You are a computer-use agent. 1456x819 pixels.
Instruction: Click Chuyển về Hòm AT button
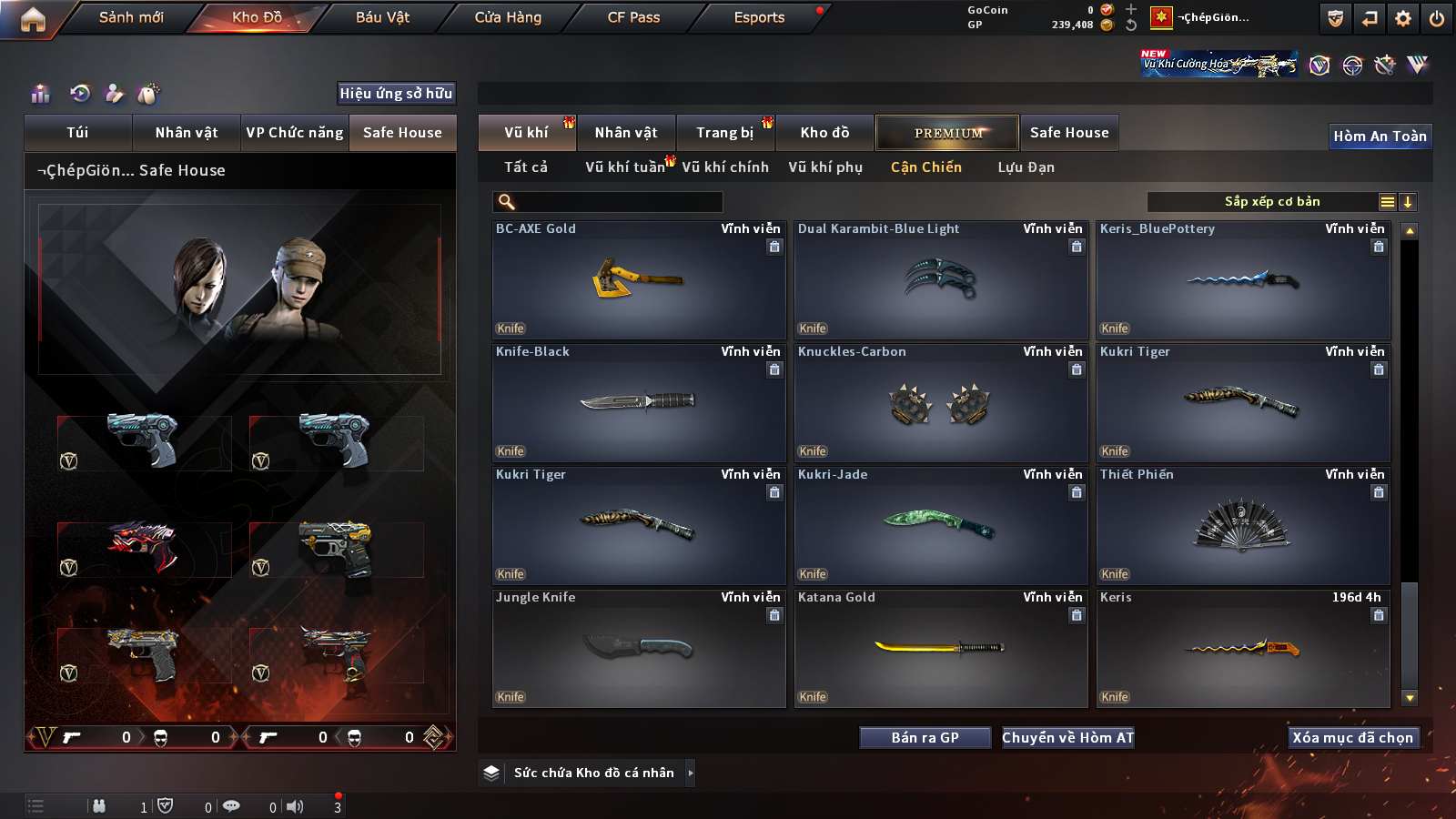(1067, 738)
